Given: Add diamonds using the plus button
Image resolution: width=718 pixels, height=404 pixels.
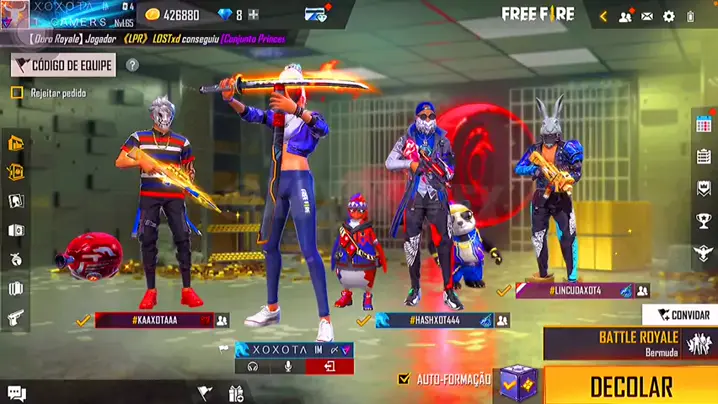Looking at the screenshot, I should pyautogui.click(x=254, y=15).
